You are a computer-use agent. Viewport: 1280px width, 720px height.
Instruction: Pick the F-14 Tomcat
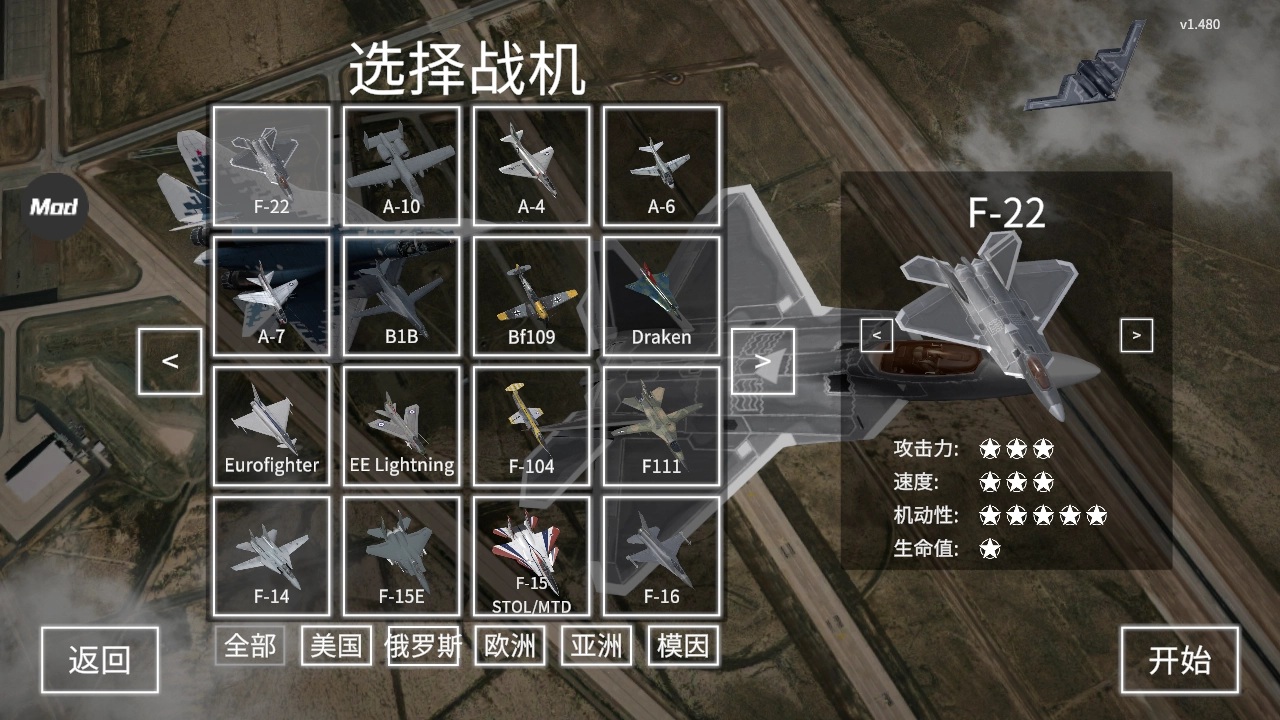[270, 555]
